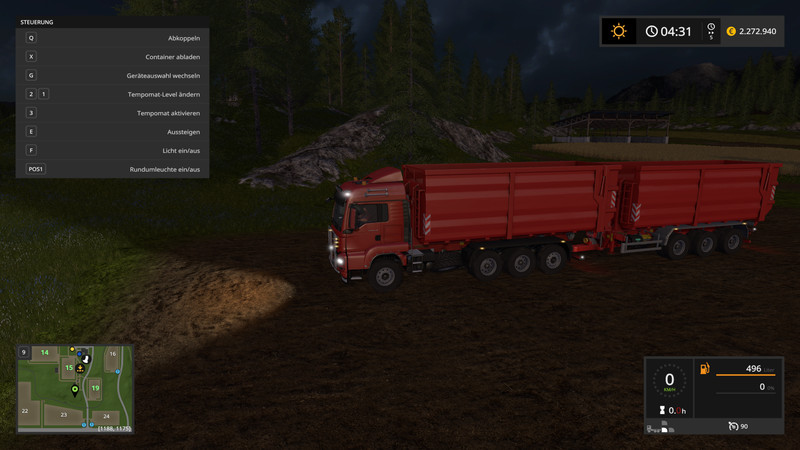This screenshot has height=450, width=800.
Task: Choose field 14 on the minimap
Action: click(x=44, y=353)
